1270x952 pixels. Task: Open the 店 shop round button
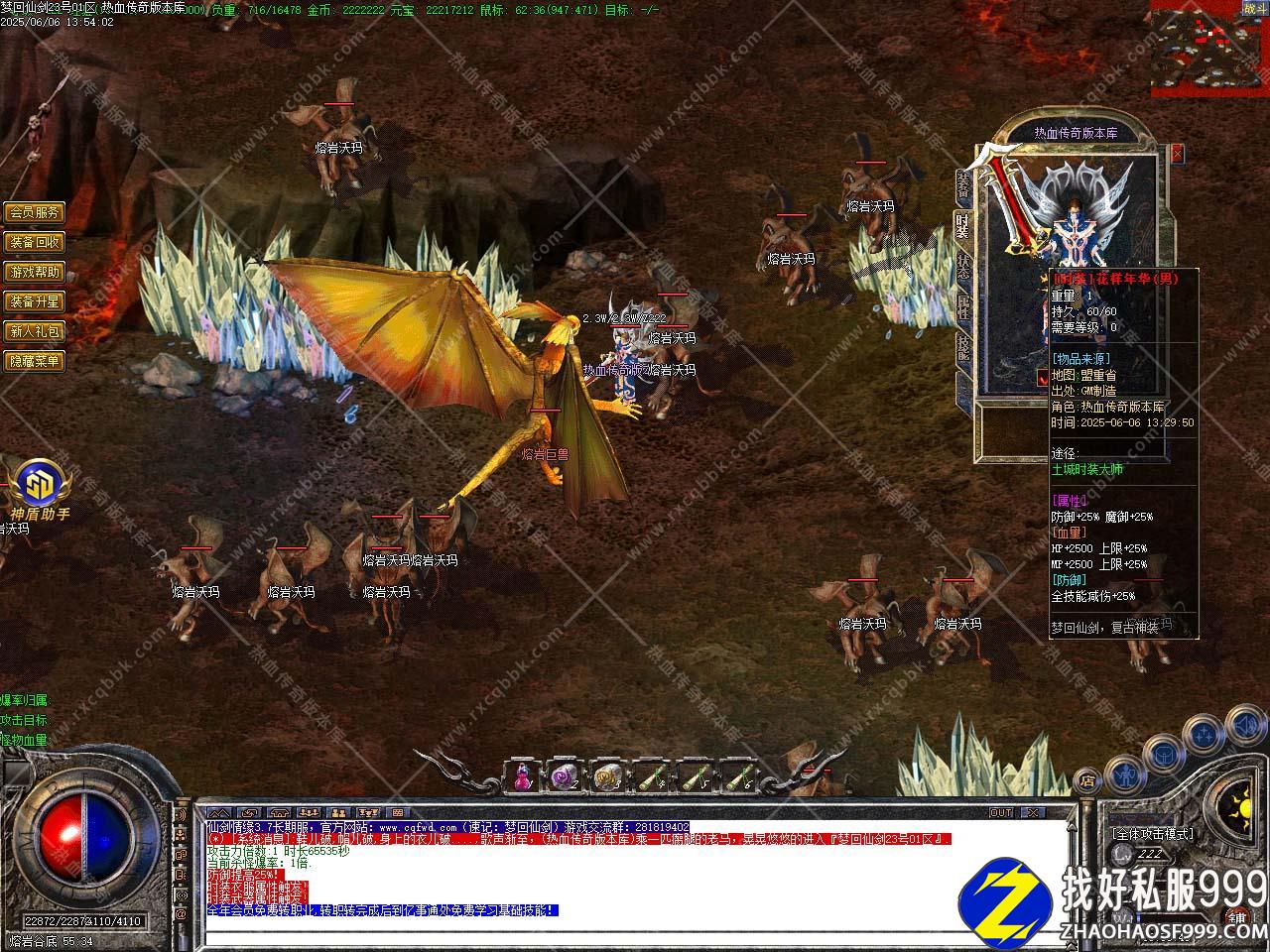tap(1087, 778)
